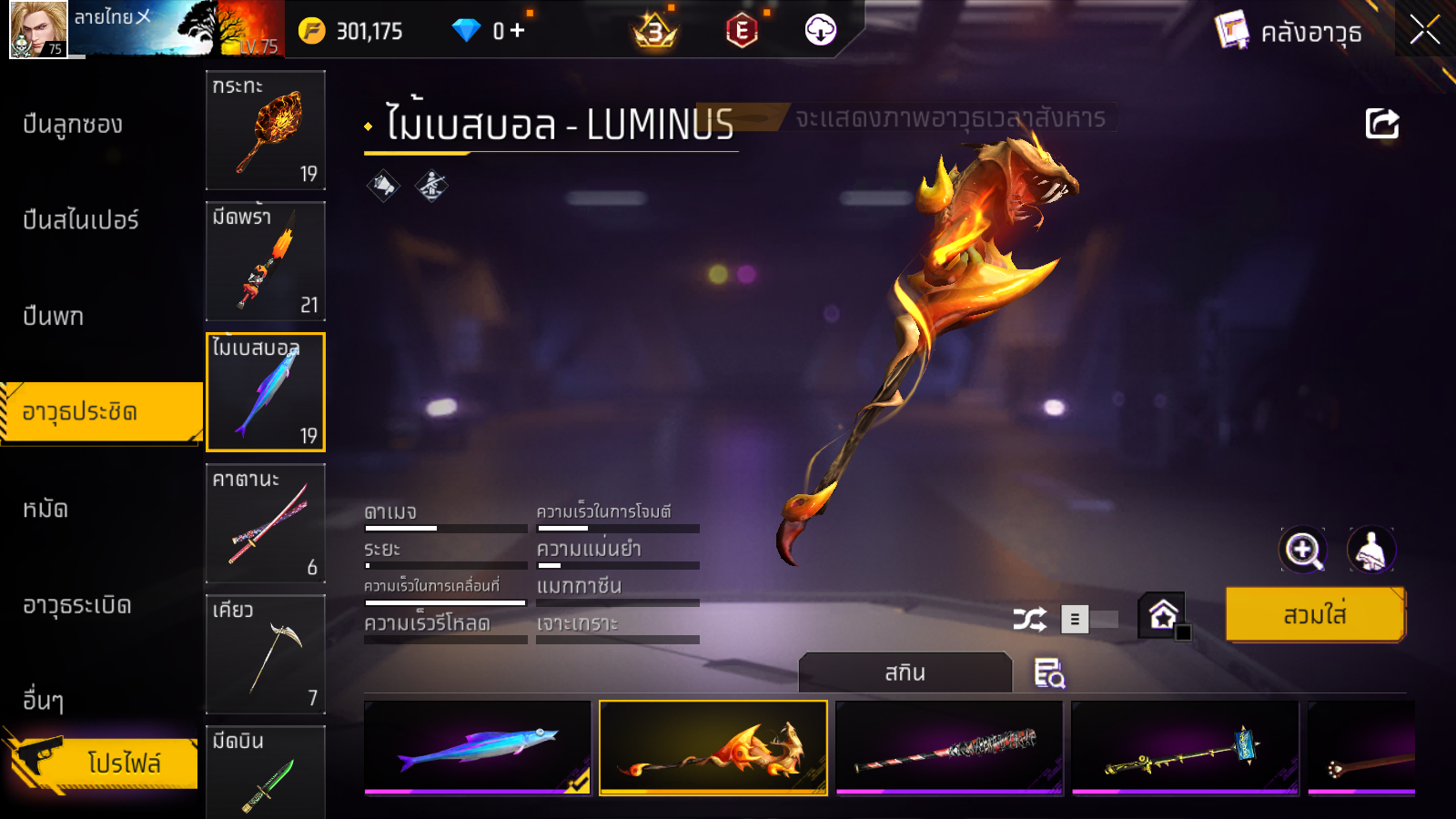Viewport: 1456px width, 819px height.
Task: Choose the คาตานะ katana weapon slot
Action: (x=266, y=523)
